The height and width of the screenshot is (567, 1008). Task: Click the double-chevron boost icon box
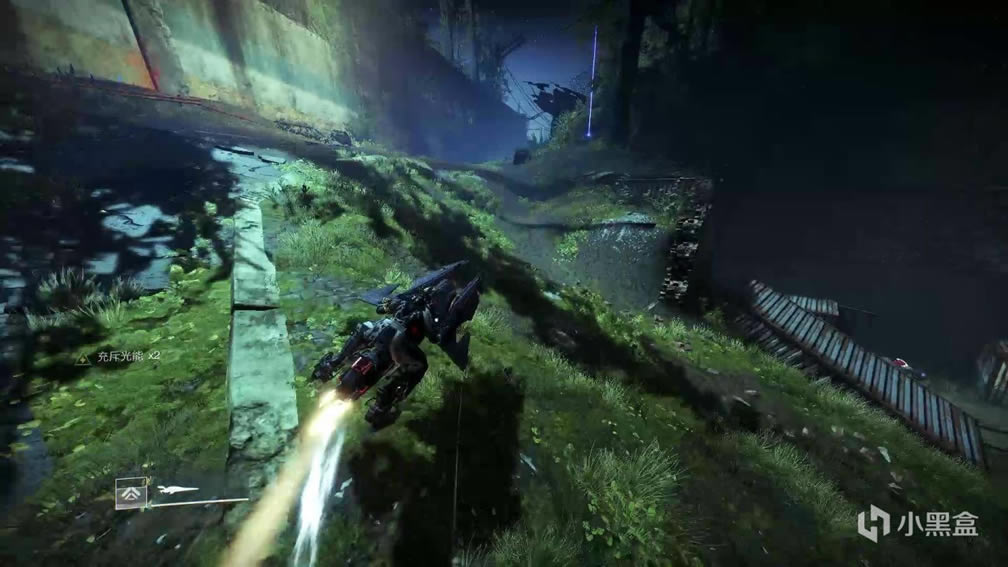coord(131,493)
